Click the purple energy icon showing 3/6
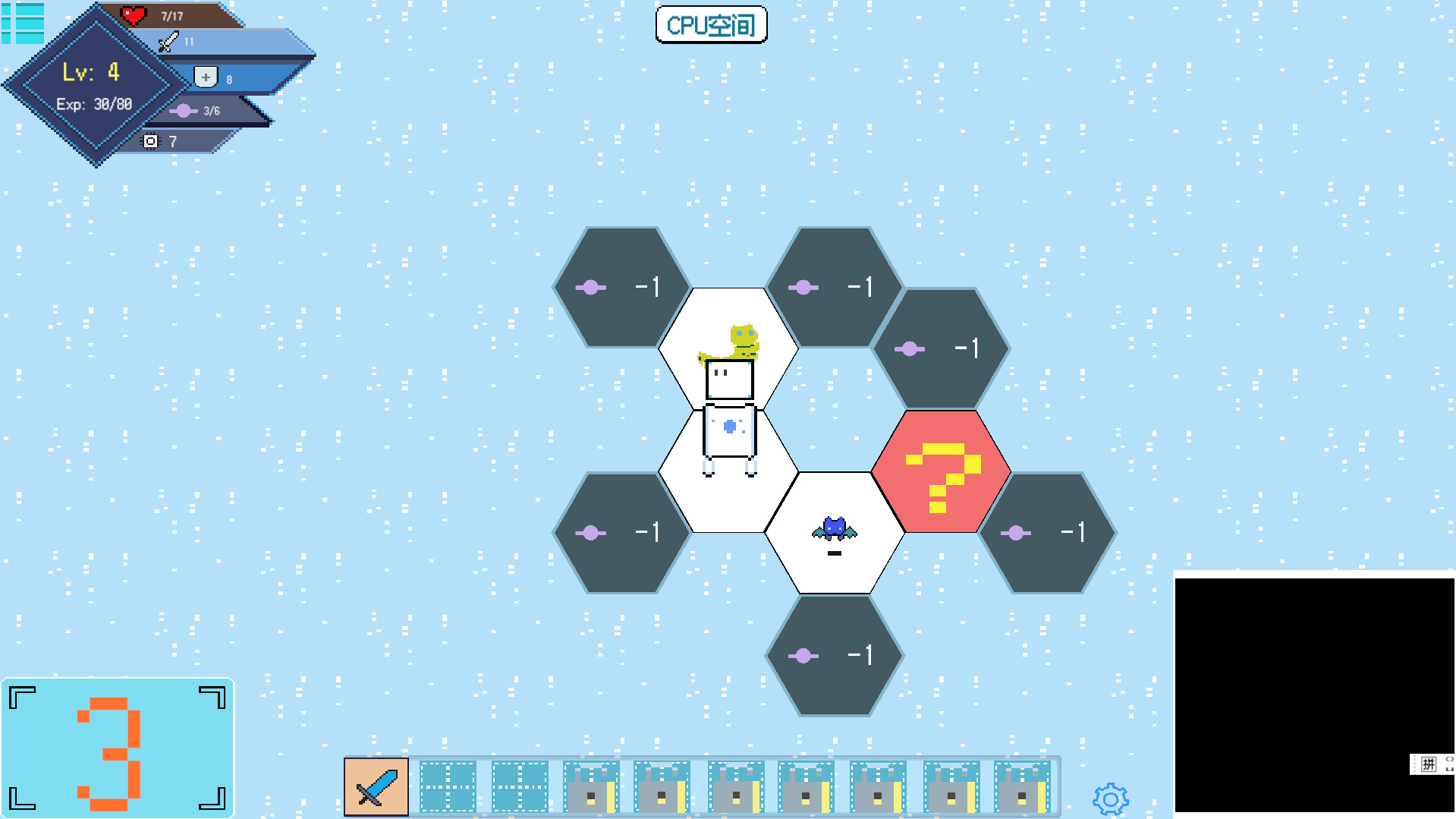 point(183,110)
